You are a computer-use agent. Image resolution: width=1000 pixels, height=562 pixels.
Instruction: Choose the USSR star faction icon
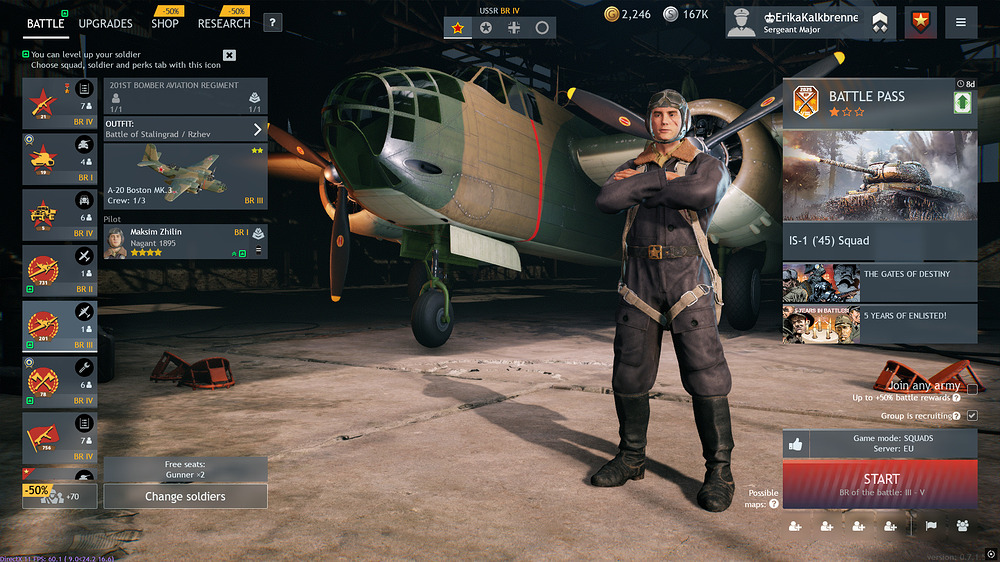[x=458, y=28]
